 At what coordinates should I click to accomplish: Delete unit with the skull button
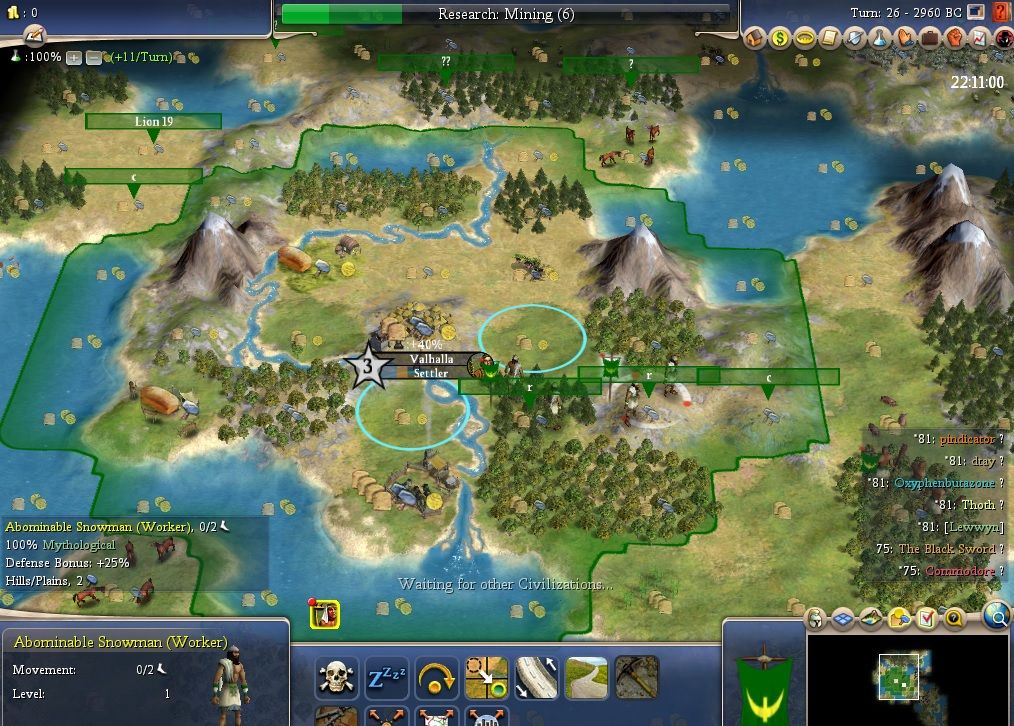coord(337,678)
